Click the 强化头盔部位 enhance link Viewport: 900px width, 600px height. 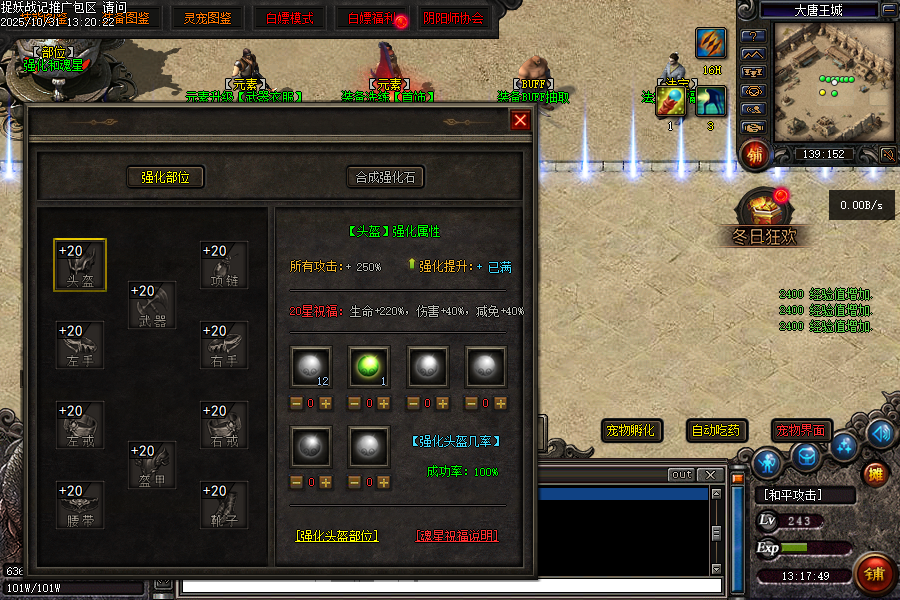[x=338, y=536]
